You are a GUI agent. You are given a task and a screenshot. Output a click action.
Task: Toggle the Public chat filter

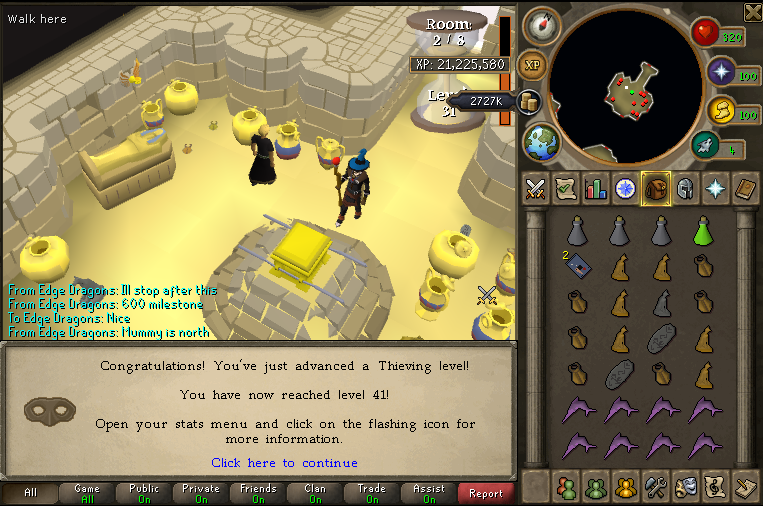144,493
